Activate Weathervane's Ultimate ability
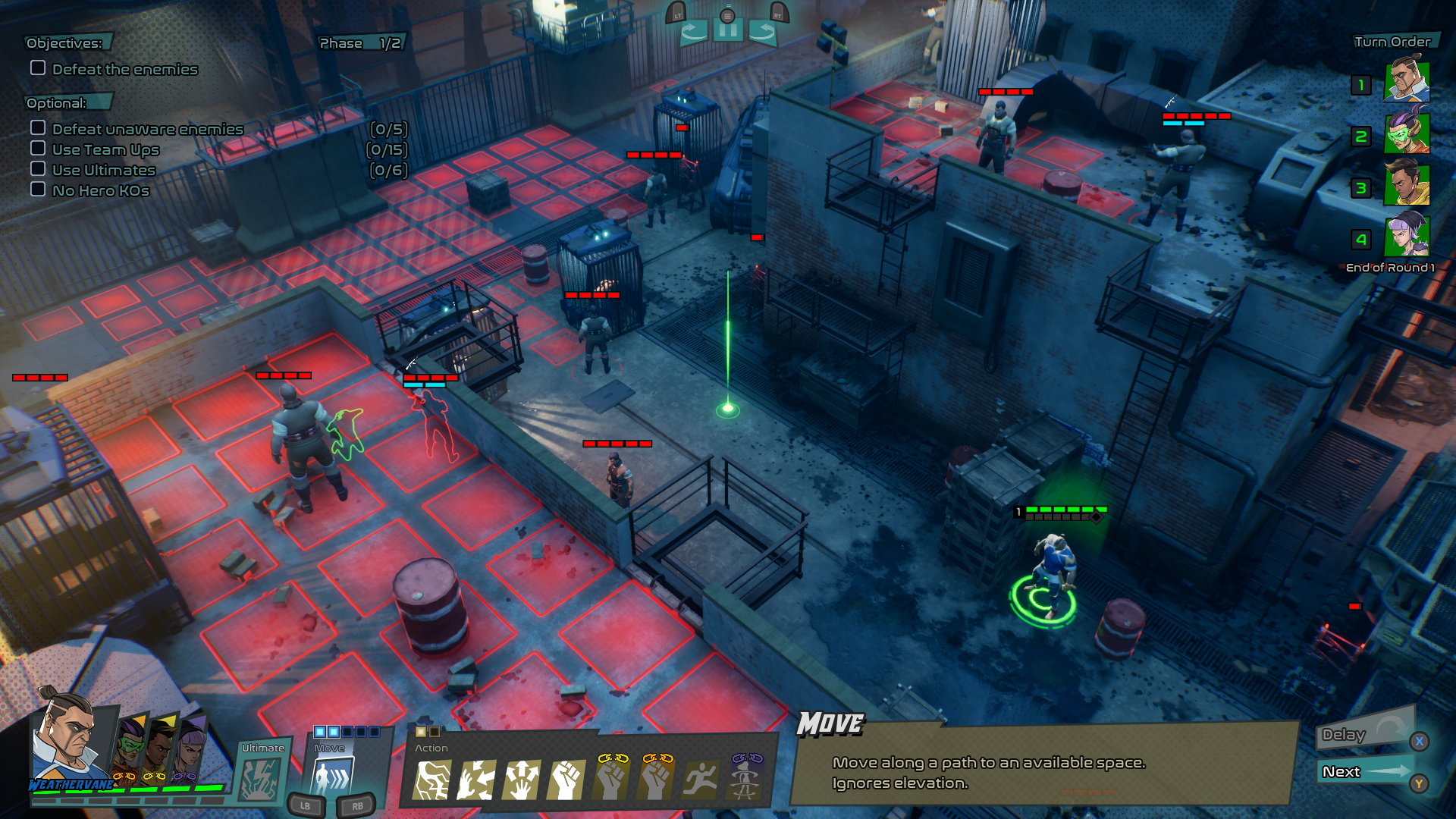Screen dimensions: 1456x819 (262, 775)
